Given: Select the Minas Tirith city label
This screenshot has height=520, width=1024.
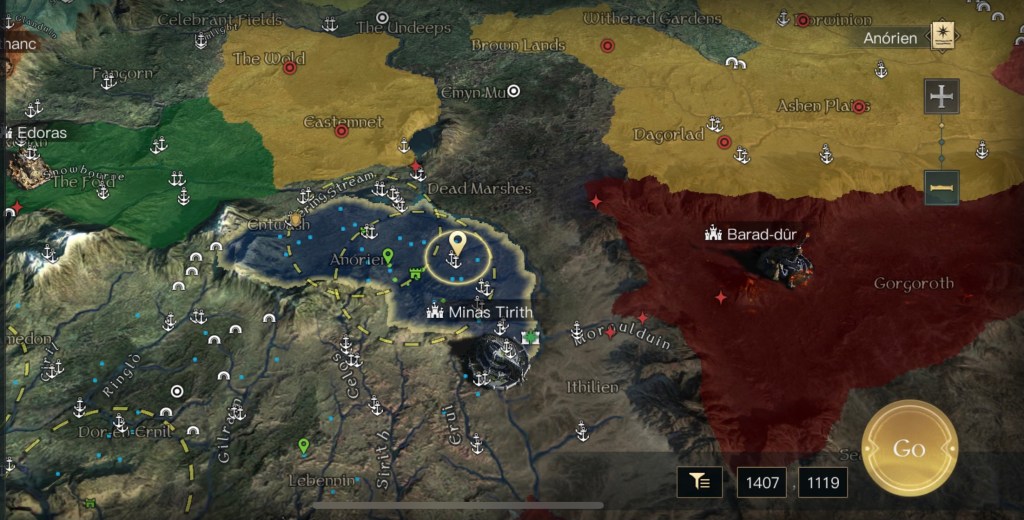Looking at the screenshot, I should coord(479,312).
